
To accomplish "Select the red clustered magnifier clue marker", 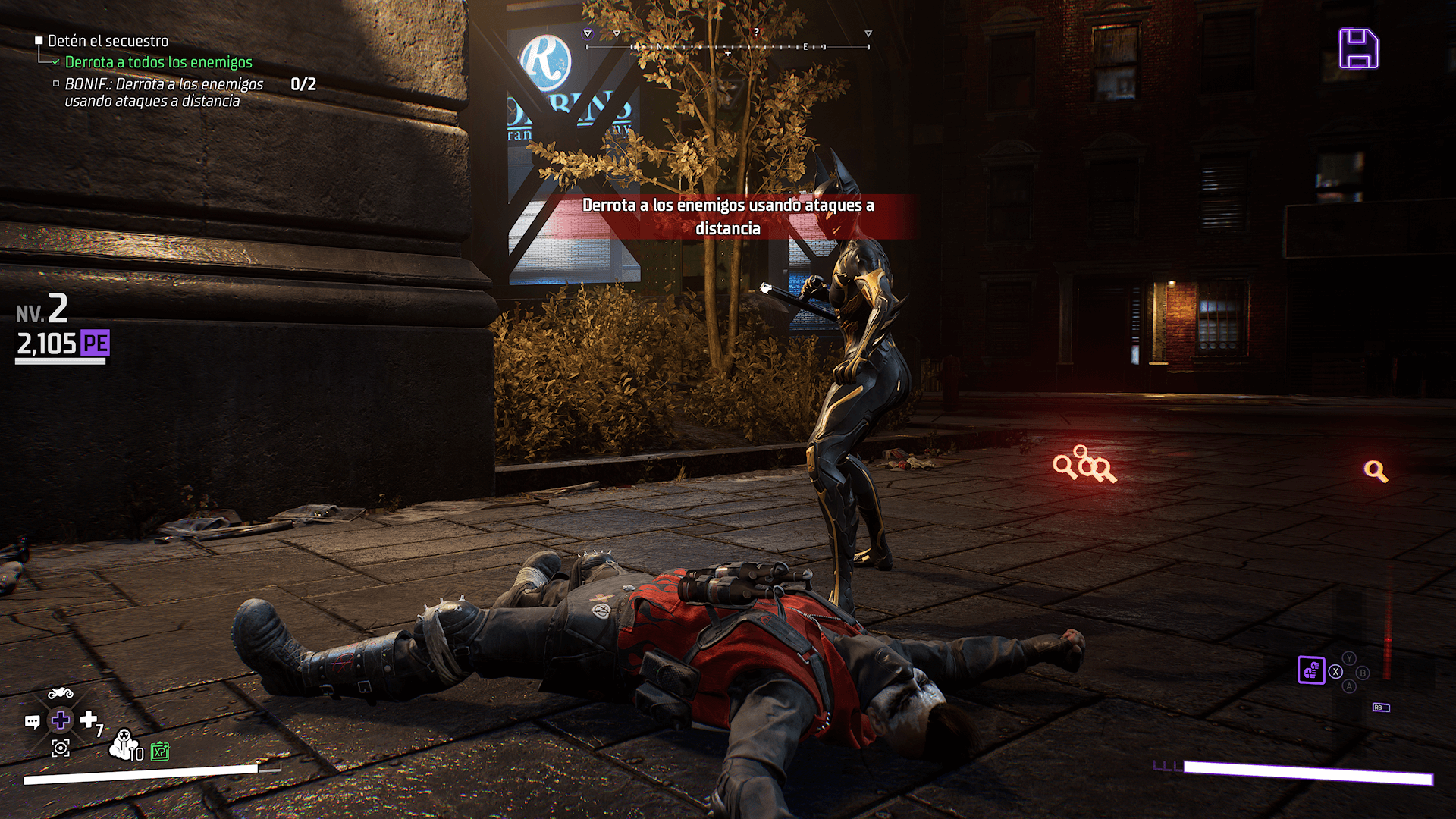I will [x=1084, y=464].
